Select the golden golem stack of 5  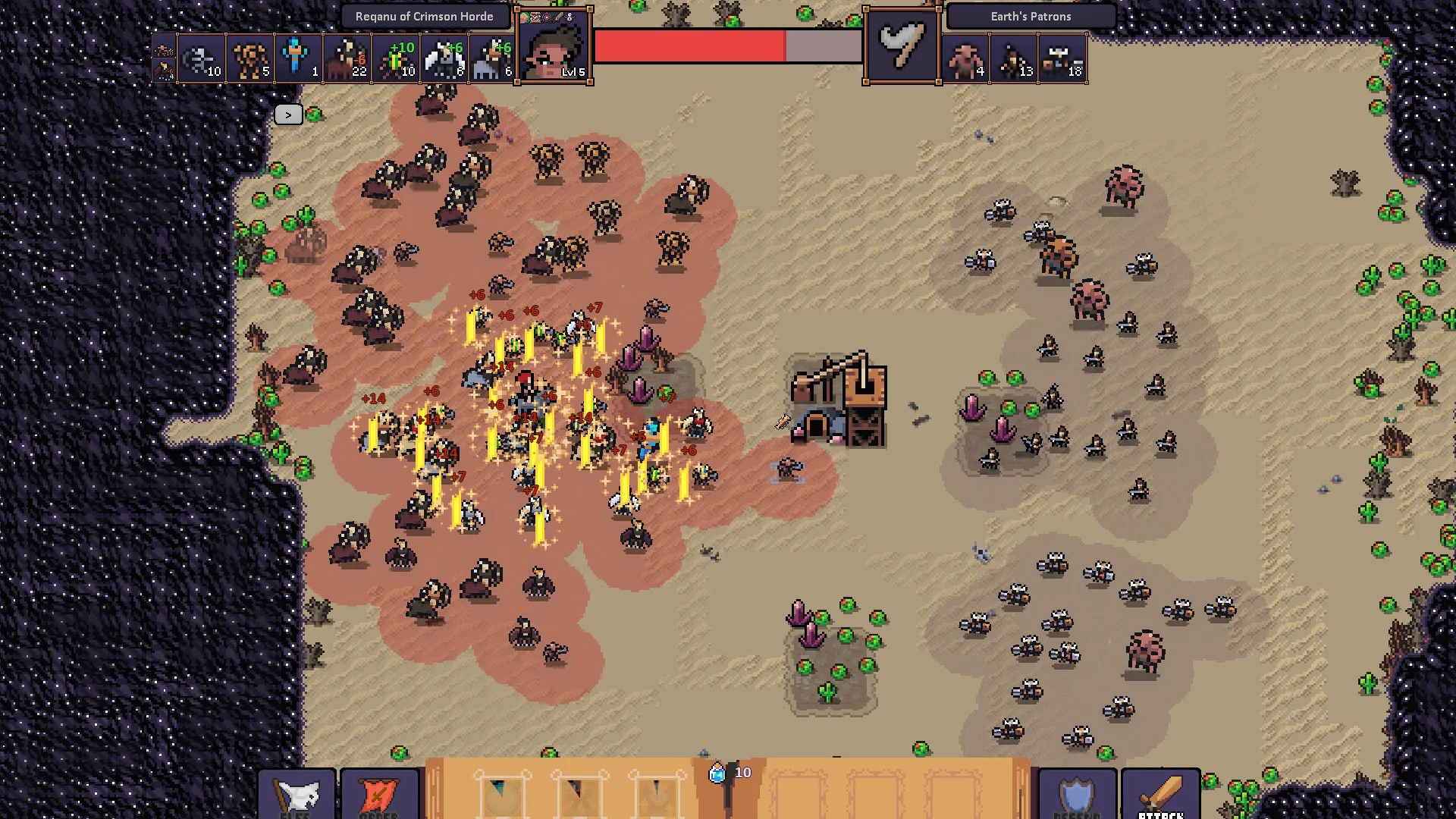pyautogui.click(x=249, y=58)
